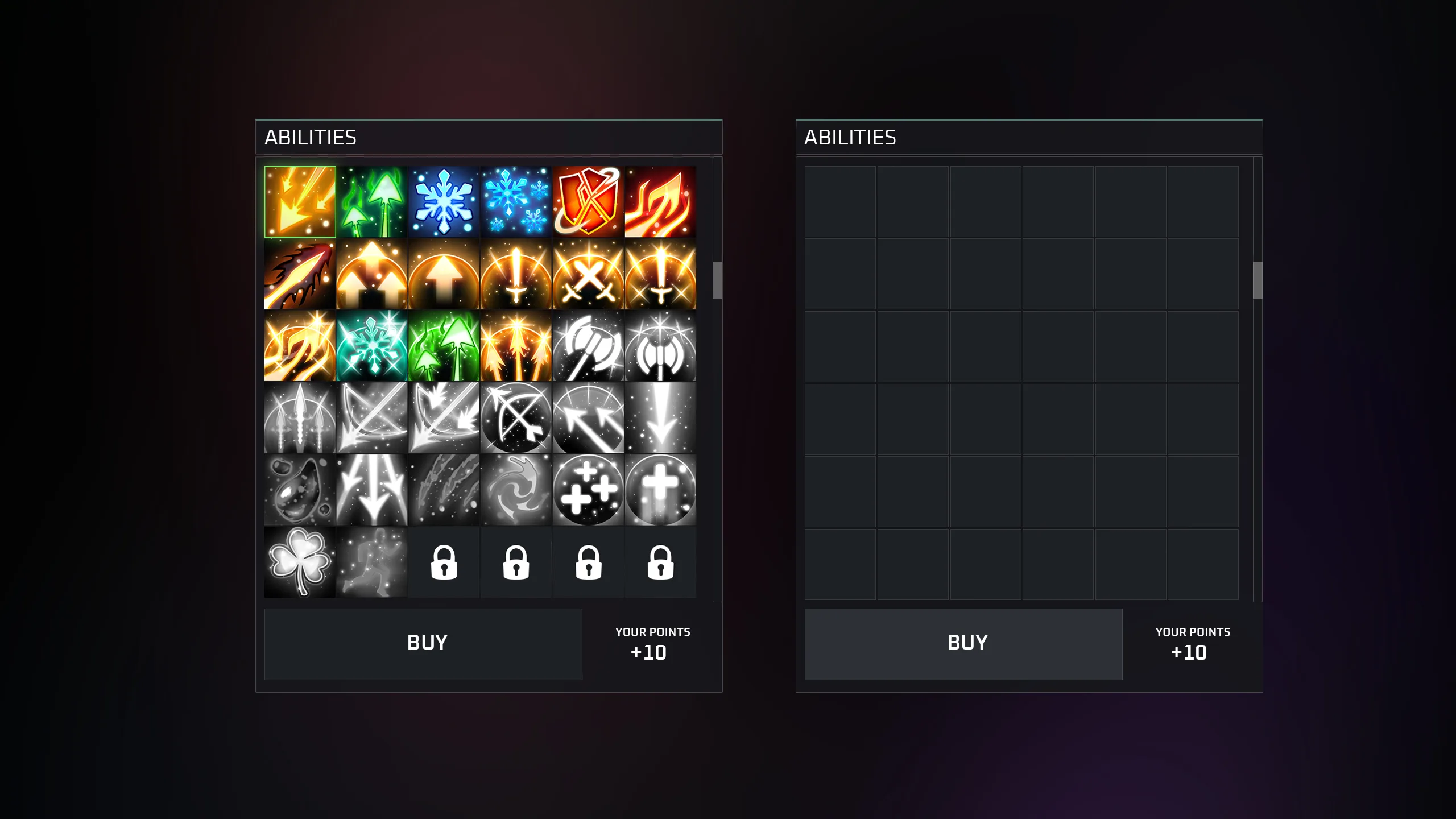This screenshot has height=819, width=1456.
Task: Select the red flames ability icon
Action: click(660, 202)
